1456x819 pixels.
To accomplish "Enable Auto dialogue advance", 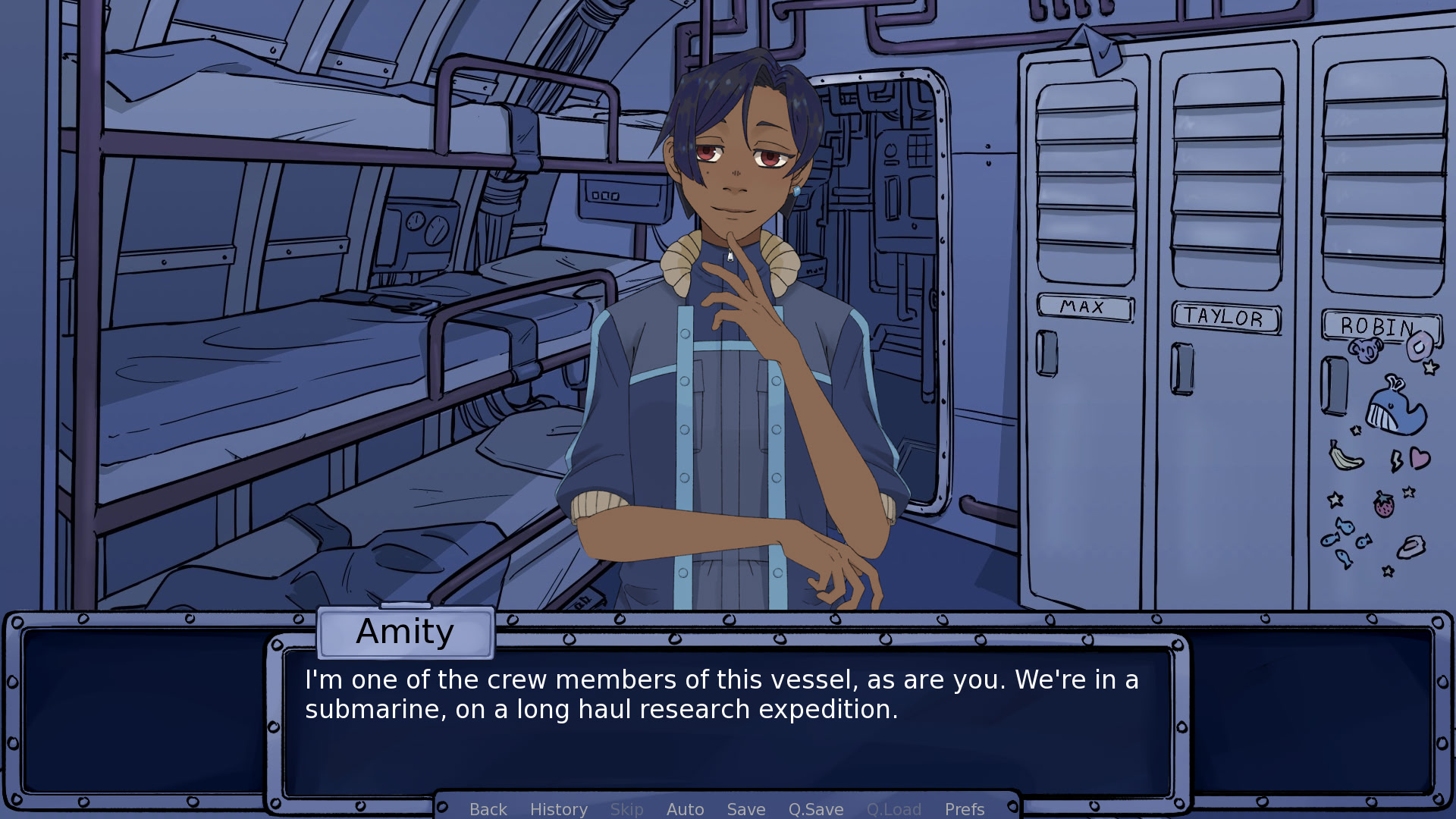I will click(x=685, y=809).
